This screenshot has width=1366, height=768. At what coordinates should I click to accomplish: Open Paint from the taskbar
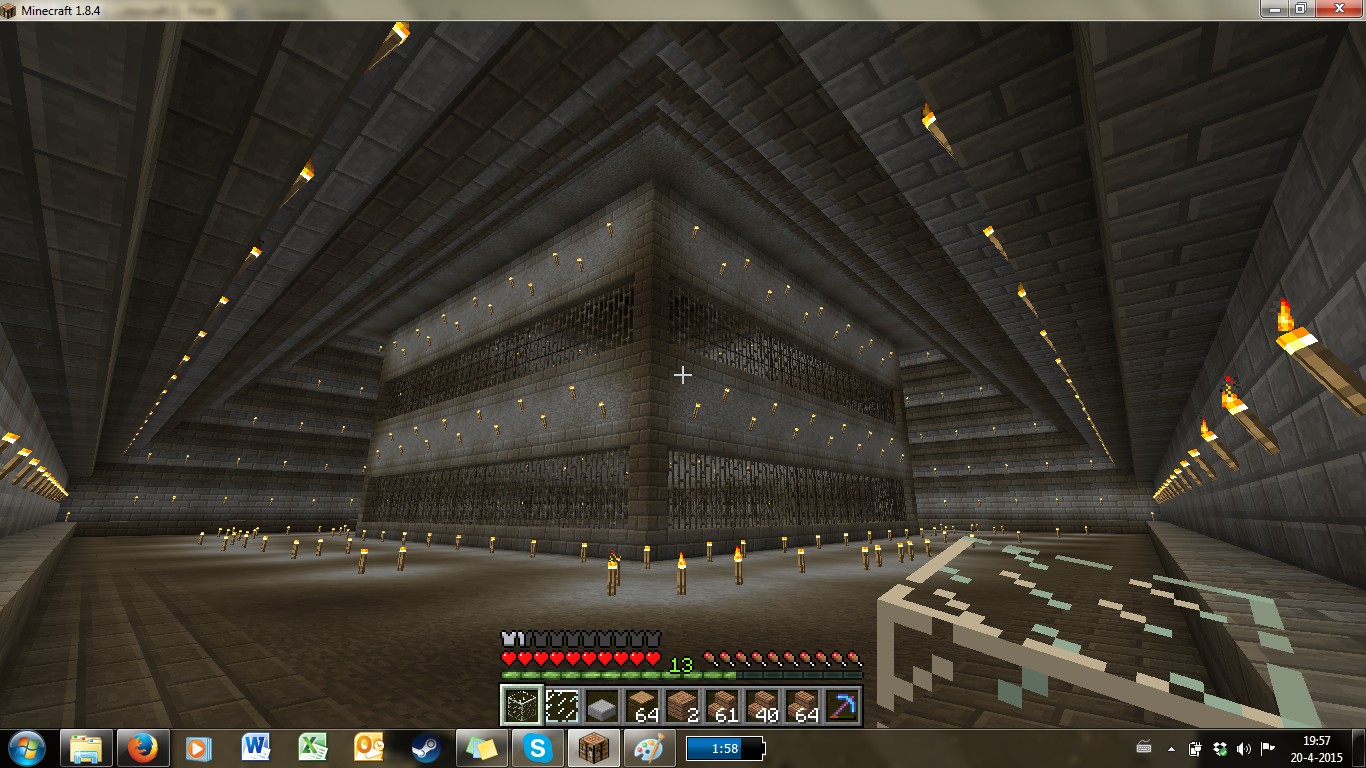[650, 750]
